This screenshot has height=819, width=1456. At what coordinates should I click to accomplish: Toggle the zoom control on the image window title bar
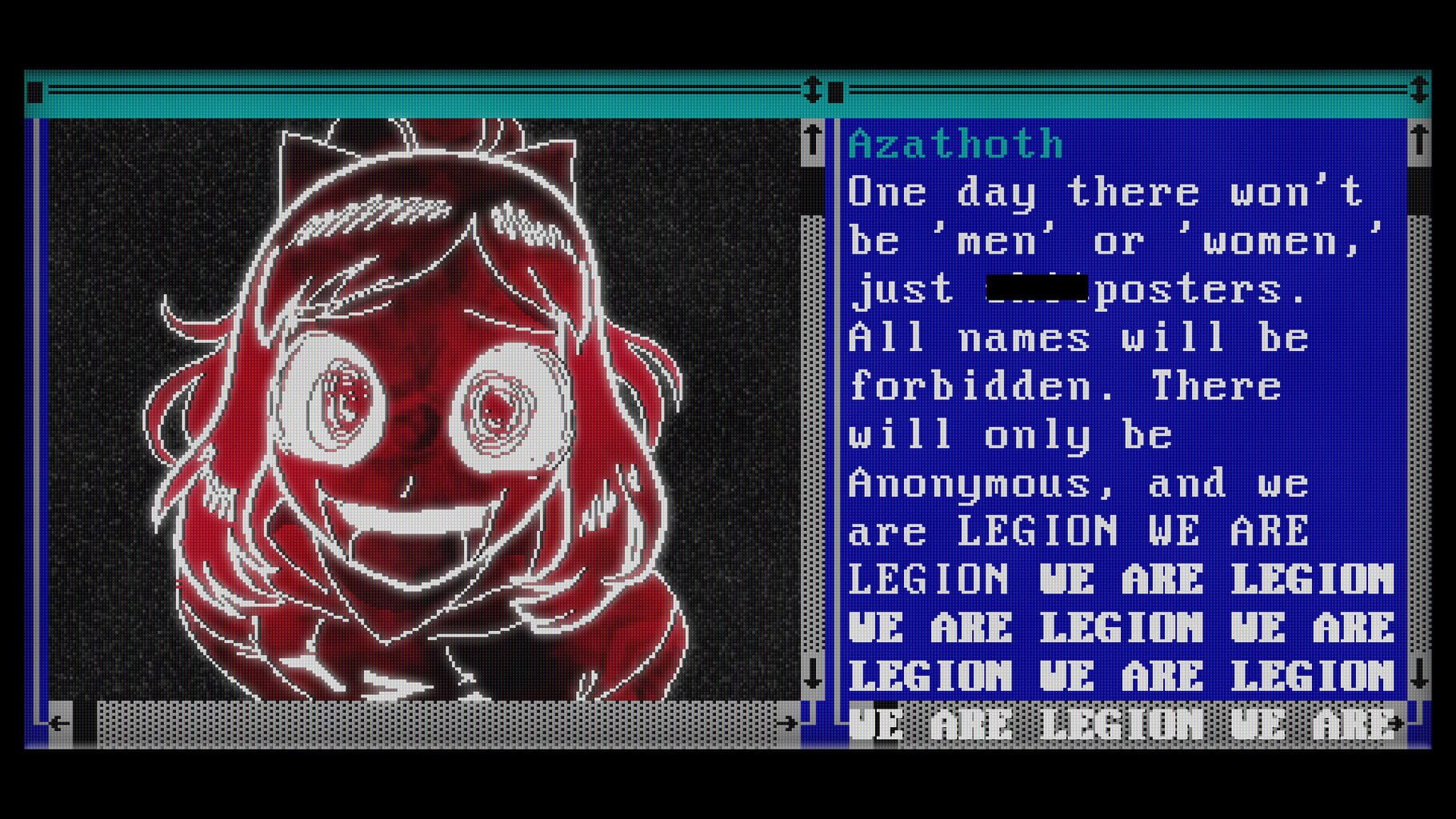[x=814, y=90]
